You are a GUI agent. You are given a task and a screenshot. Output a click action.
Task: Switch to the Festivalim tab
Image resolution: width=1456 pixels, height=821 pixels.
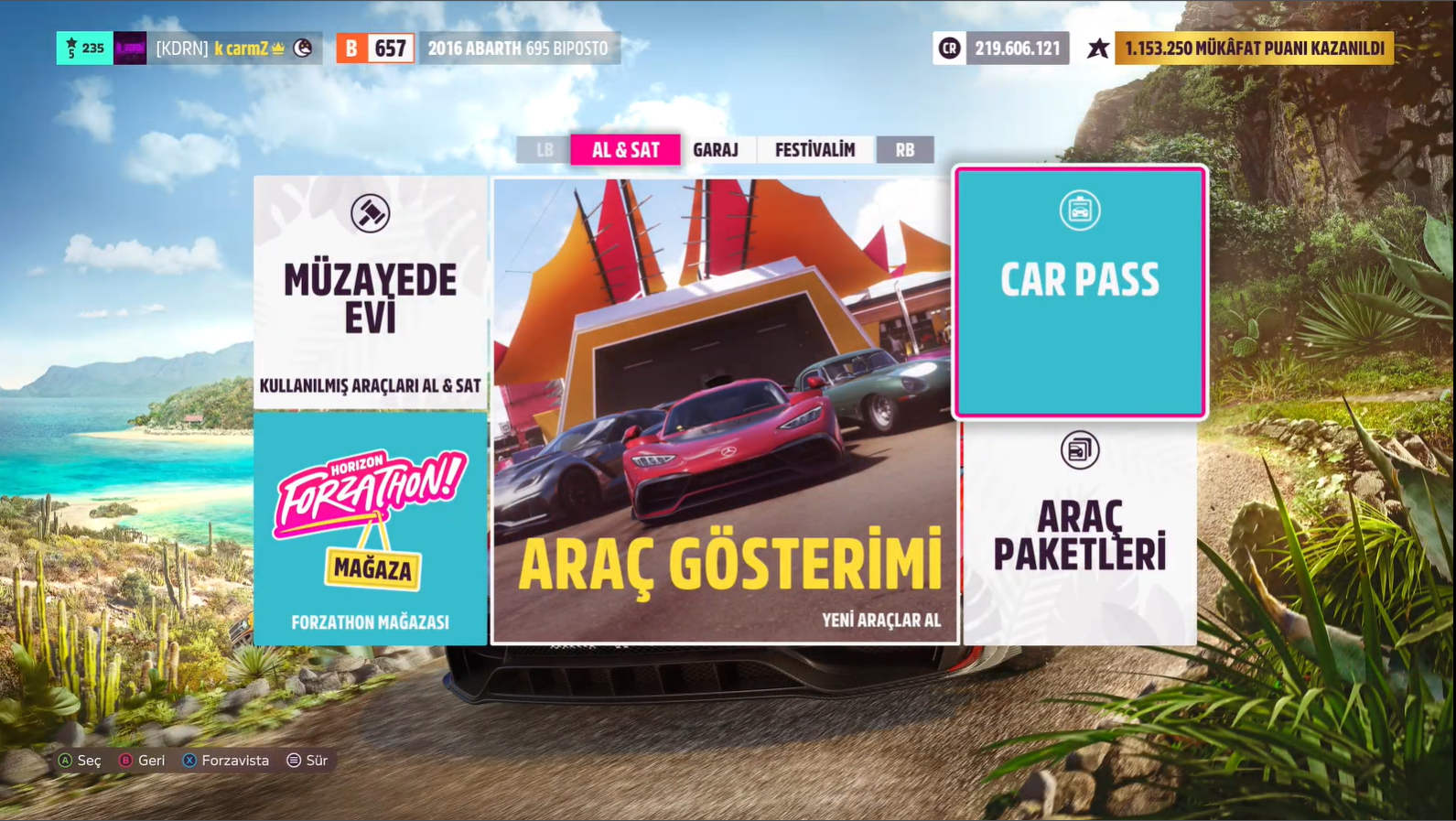814,150
